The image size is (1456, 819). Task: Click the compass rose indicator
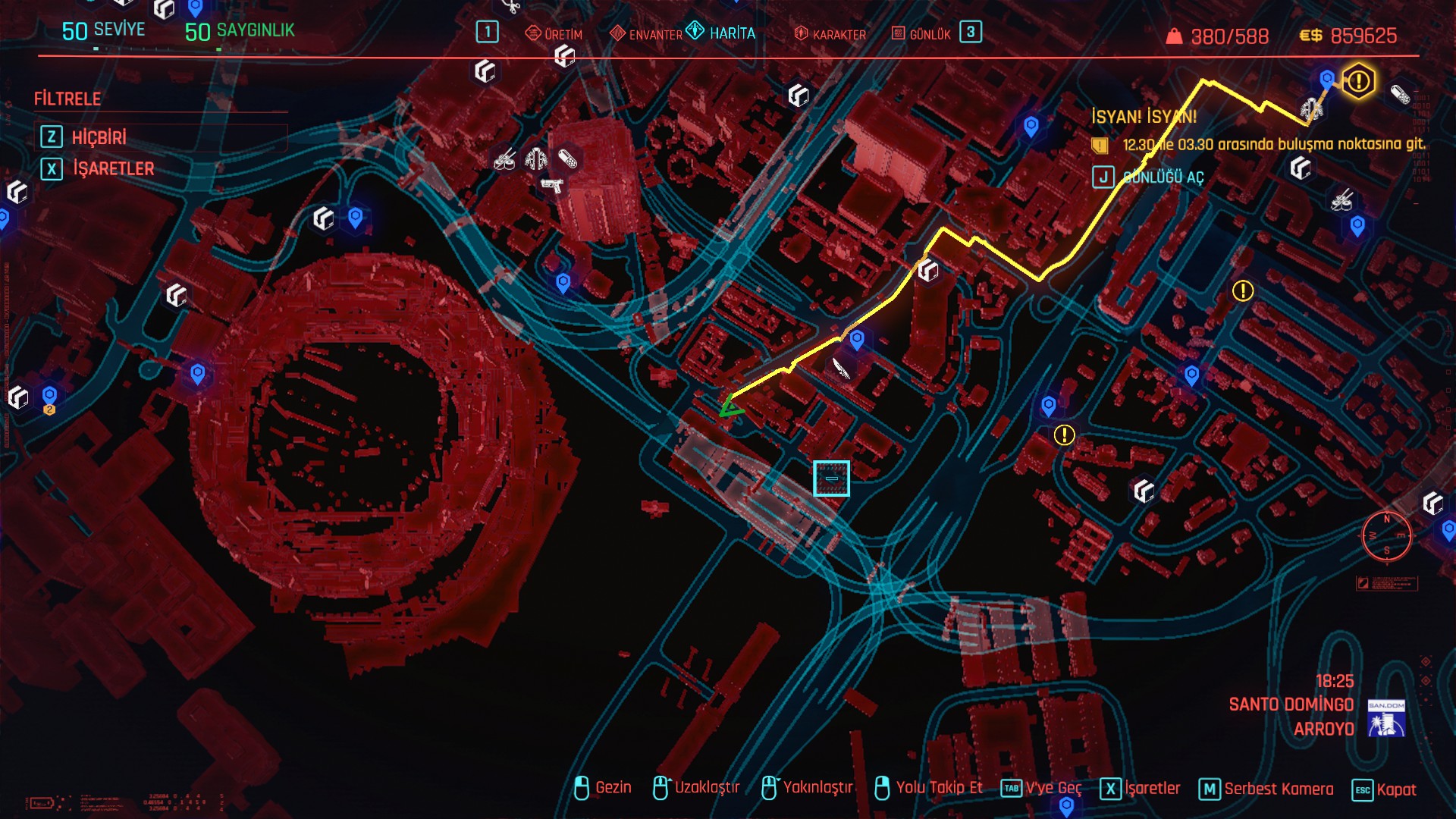1386,536
